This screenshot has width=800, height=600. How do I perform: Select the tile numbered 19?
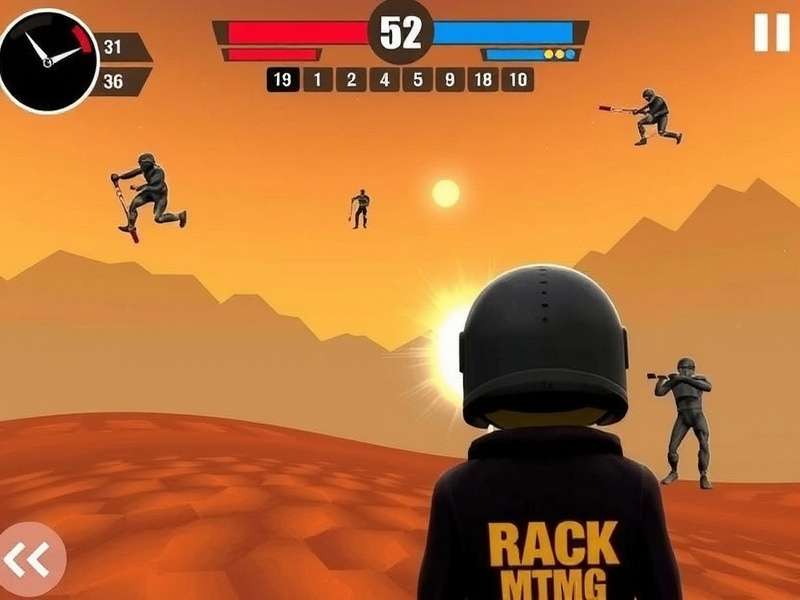point(283,80)
